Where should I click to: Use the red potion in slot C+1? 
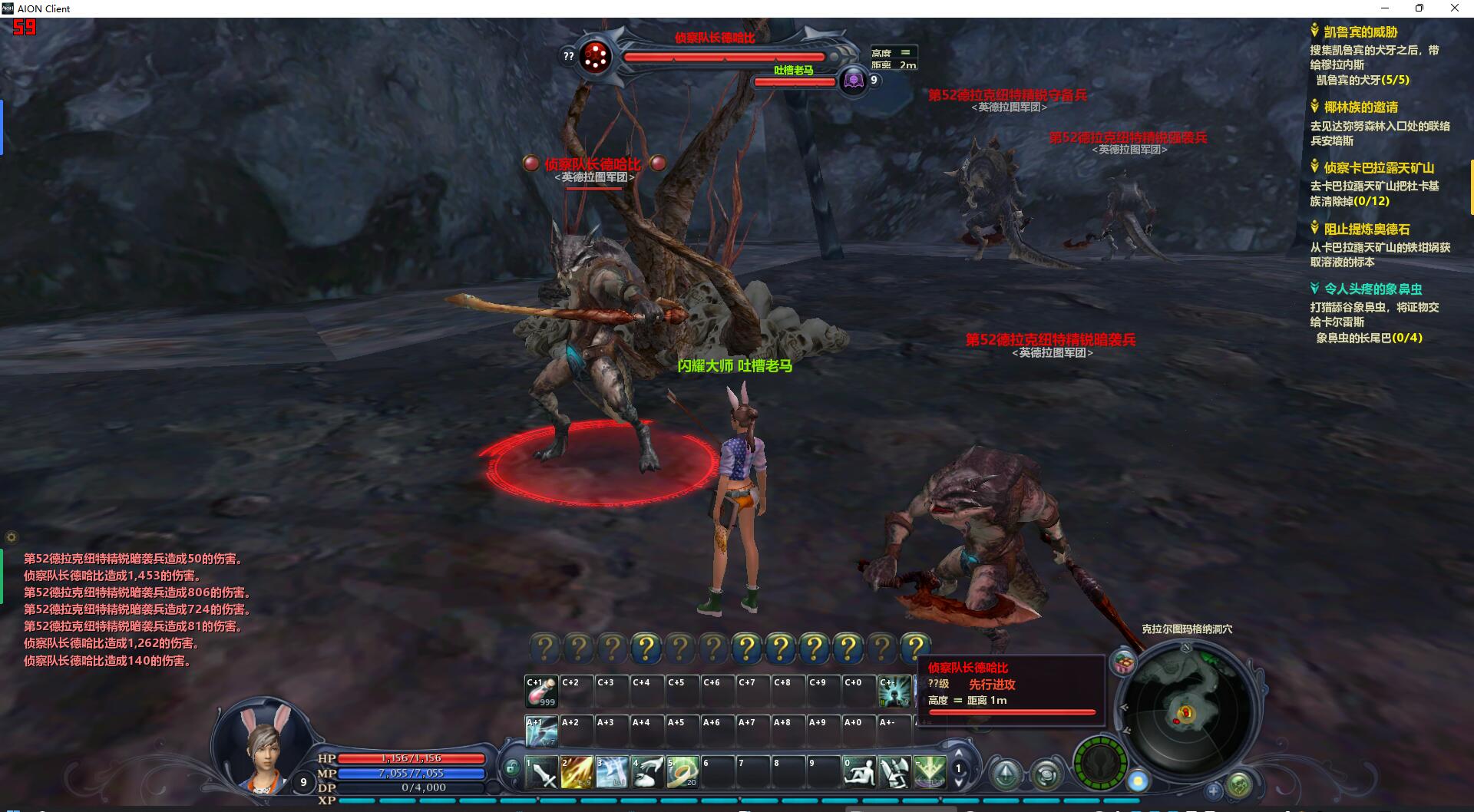541,692
